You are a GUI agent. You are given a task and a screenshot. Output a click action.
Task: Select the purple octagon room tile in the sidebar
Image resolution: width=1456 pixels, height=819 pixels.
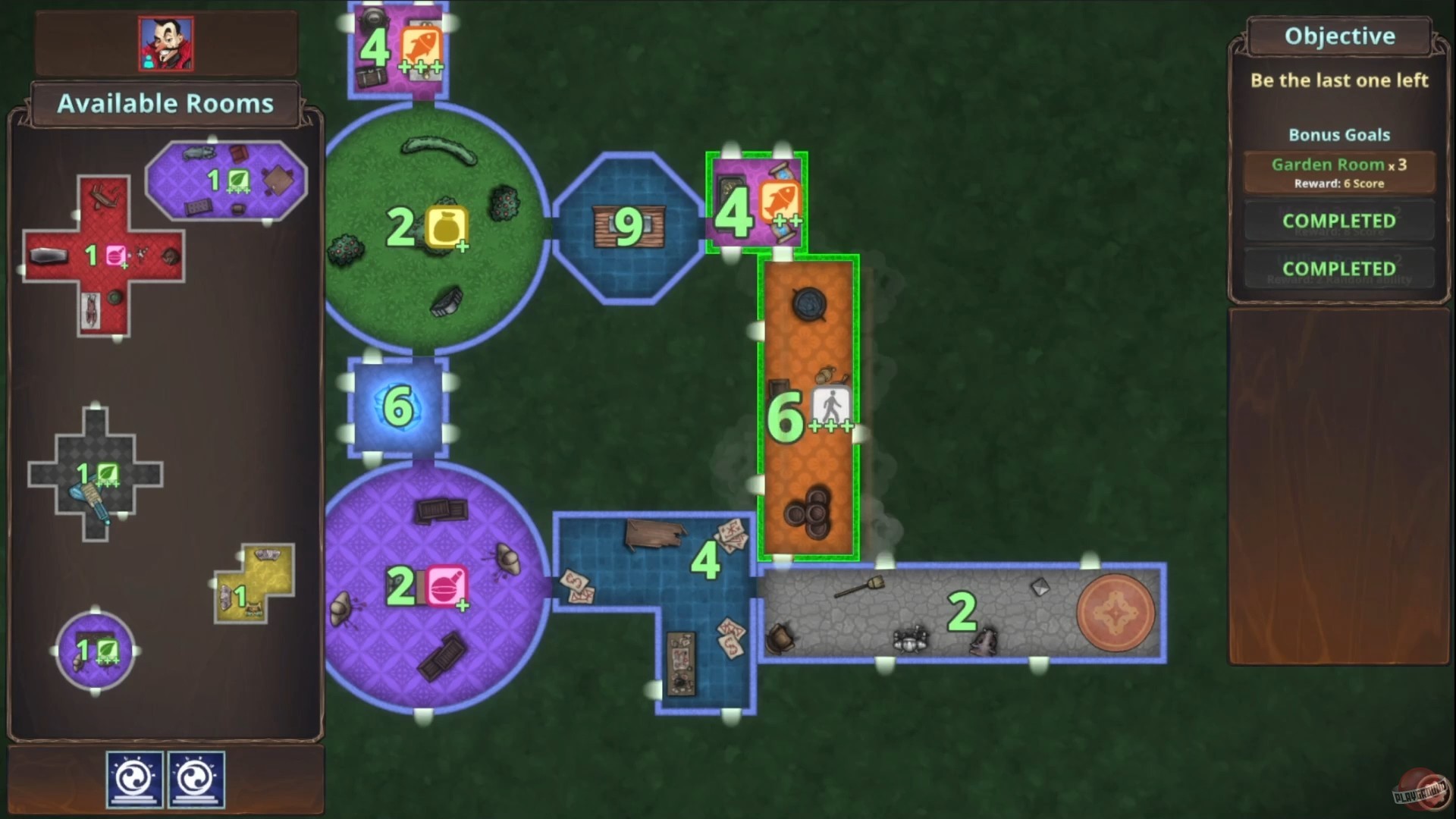pos(226,179)
